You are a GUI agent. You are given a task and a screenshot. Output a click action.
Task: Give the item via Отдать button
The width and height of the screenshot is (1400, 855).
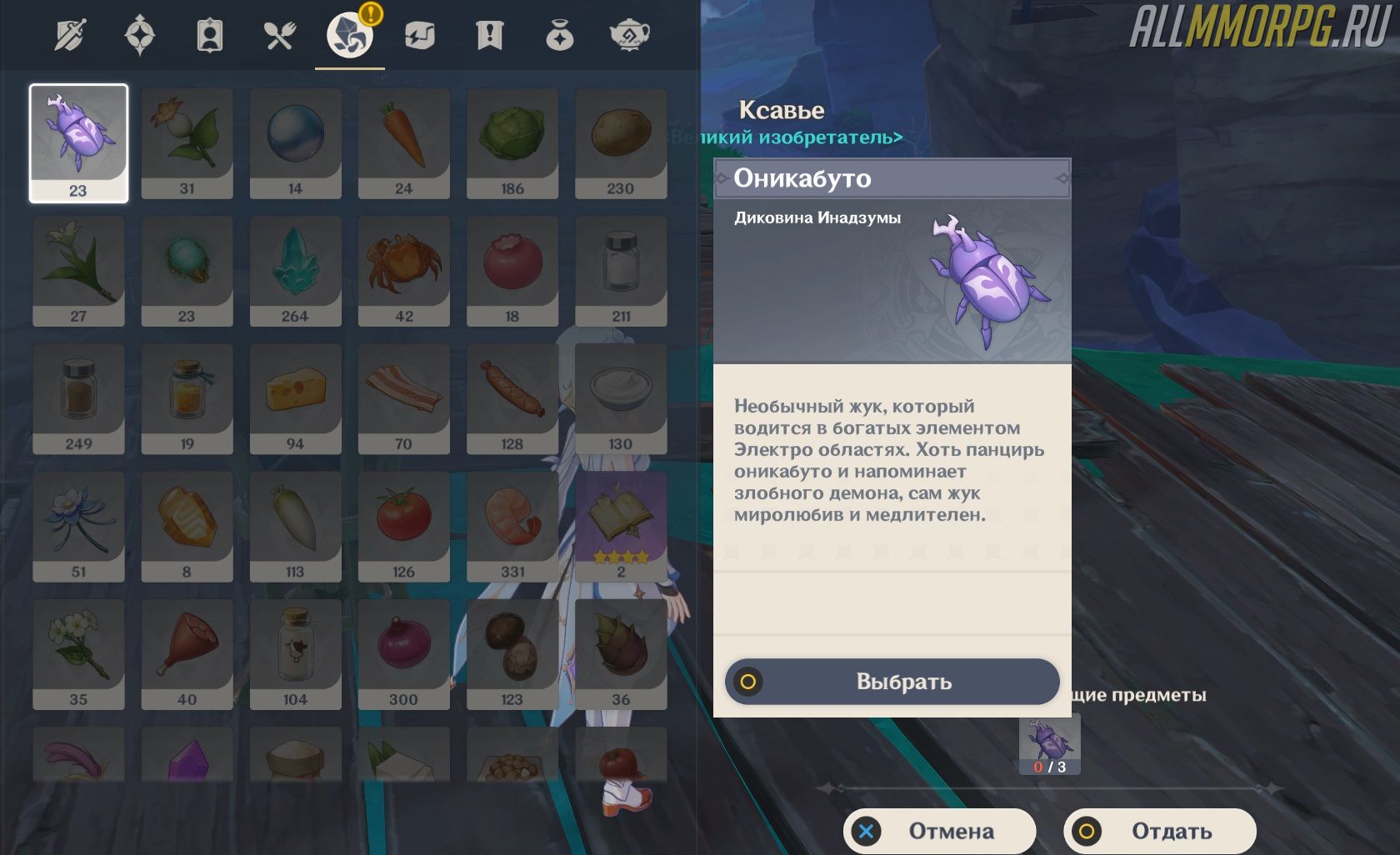click(1159, 831)
